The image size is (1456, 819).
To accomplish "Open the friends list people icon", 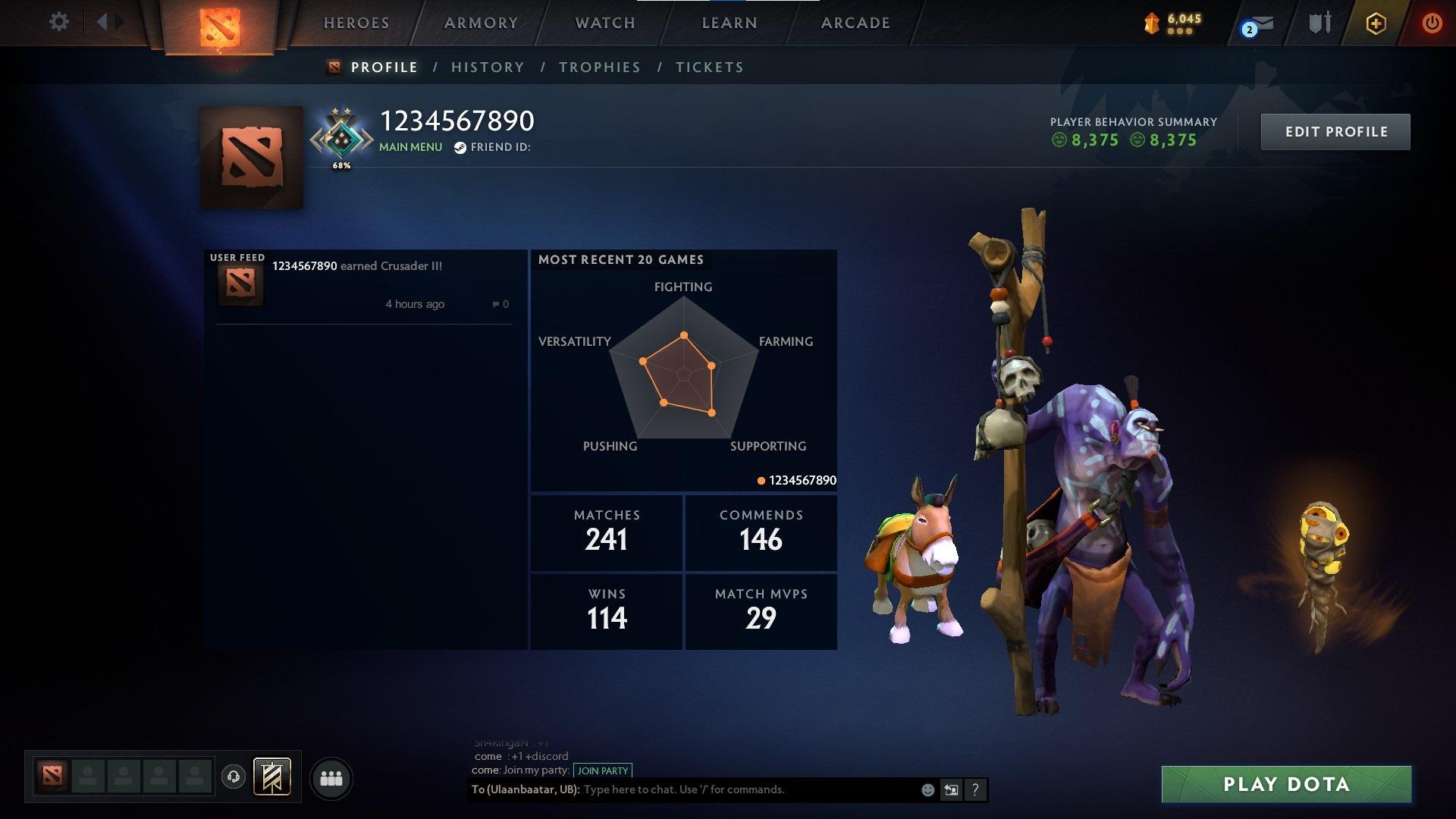I will point(331,777).
